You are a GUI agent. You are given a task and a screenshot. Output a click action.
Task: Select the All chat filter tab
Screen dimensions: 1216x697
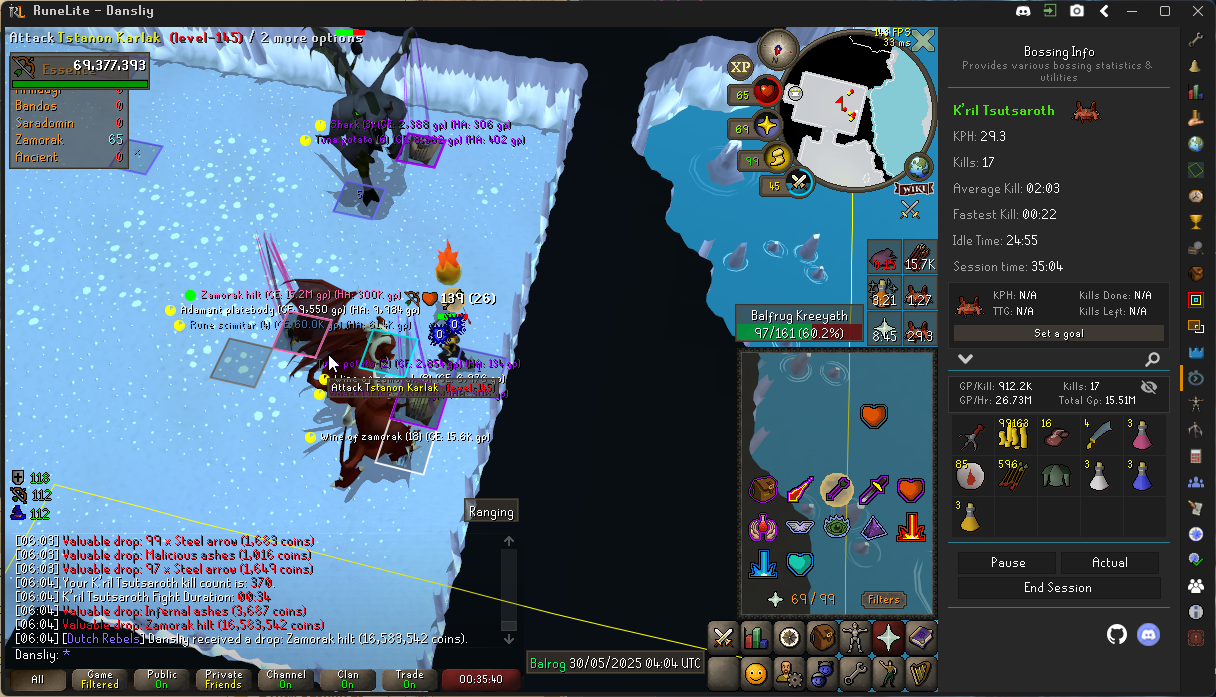coord(37,680)
